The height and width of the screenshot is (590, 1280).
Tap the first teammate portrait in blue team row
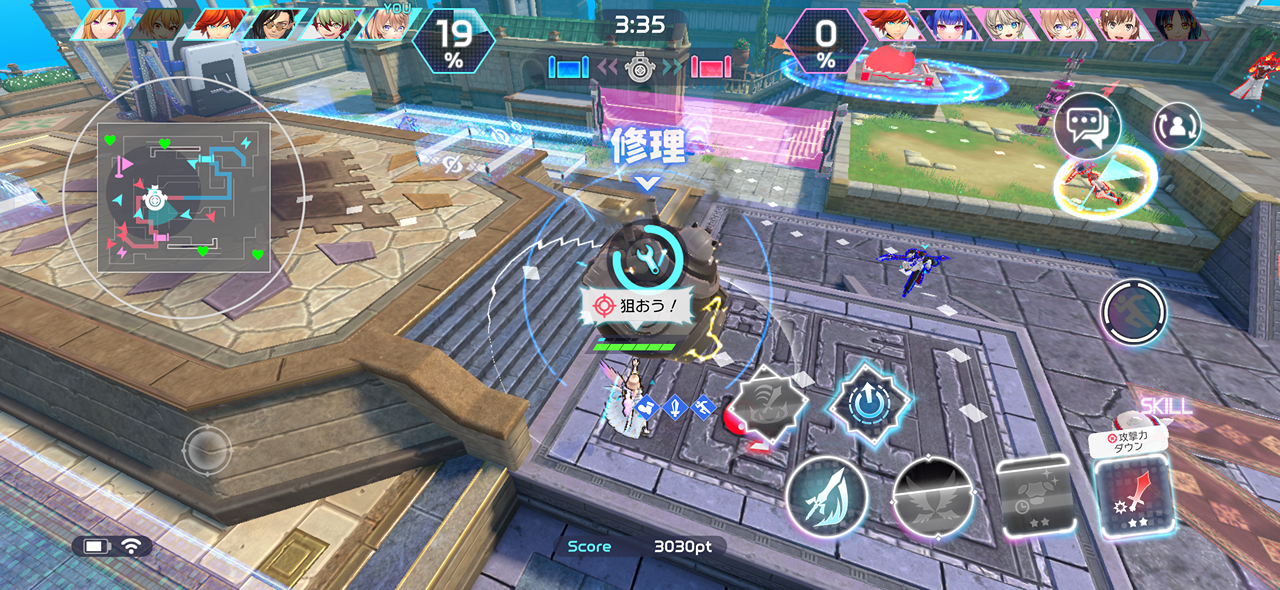[100, 24]
